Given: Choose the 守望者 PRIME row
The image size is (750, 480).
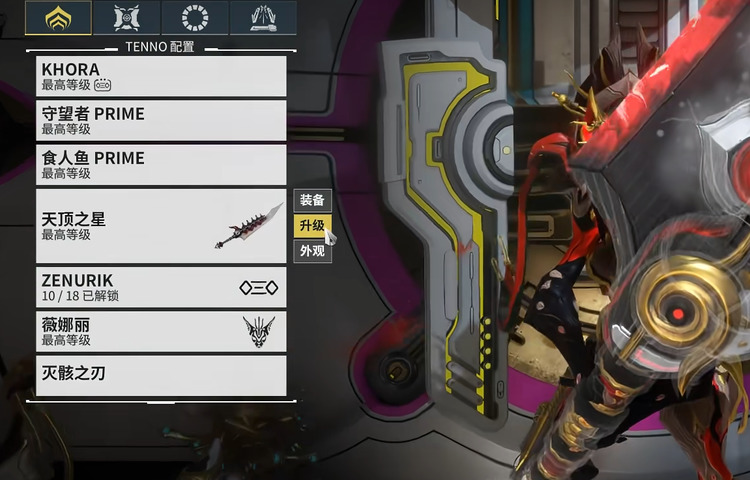Looking at the screenshot, I should point(160,120).
